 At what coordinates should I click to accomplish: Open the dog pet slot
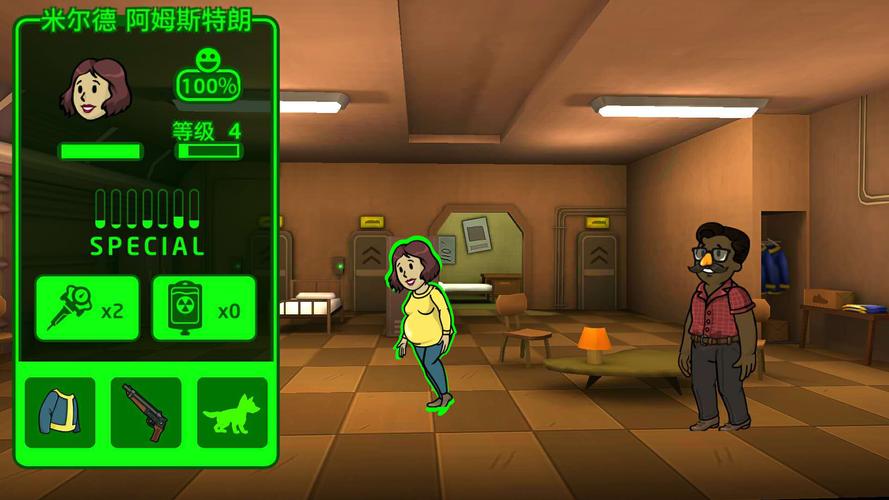(232, 412)
